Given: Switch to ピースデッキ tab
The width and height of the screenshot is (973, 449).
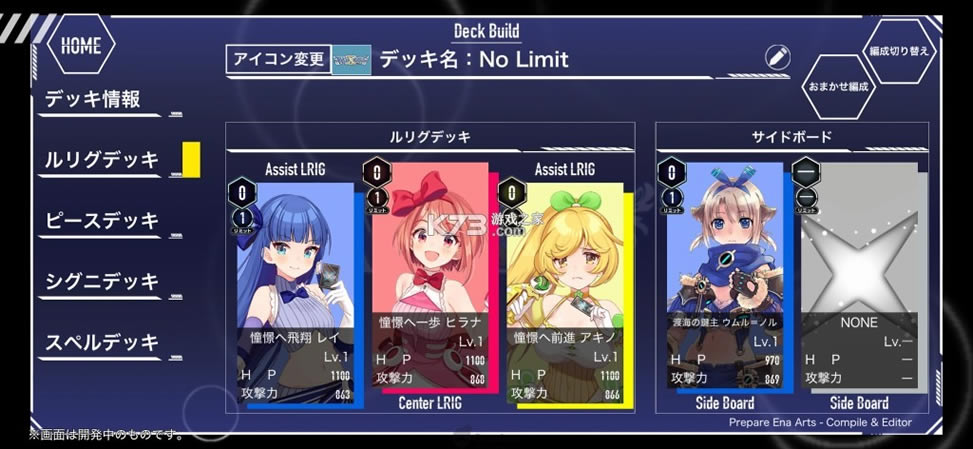Looking at the screenshot, I should (102, 221).
